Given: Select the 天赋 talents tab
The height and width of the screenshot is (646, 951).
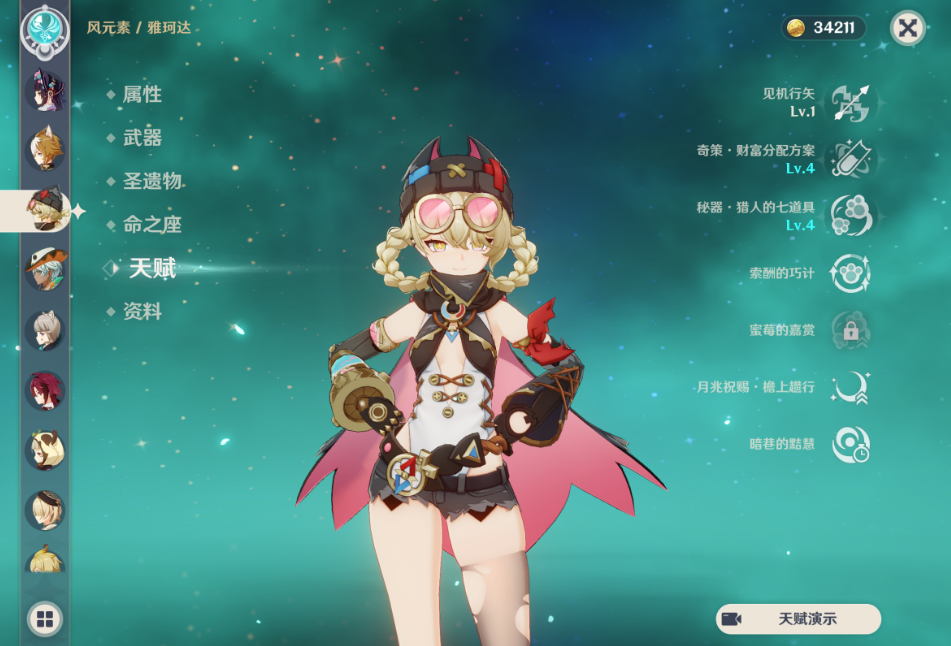Looking at the screenshot, I should [x=151, y=268].
